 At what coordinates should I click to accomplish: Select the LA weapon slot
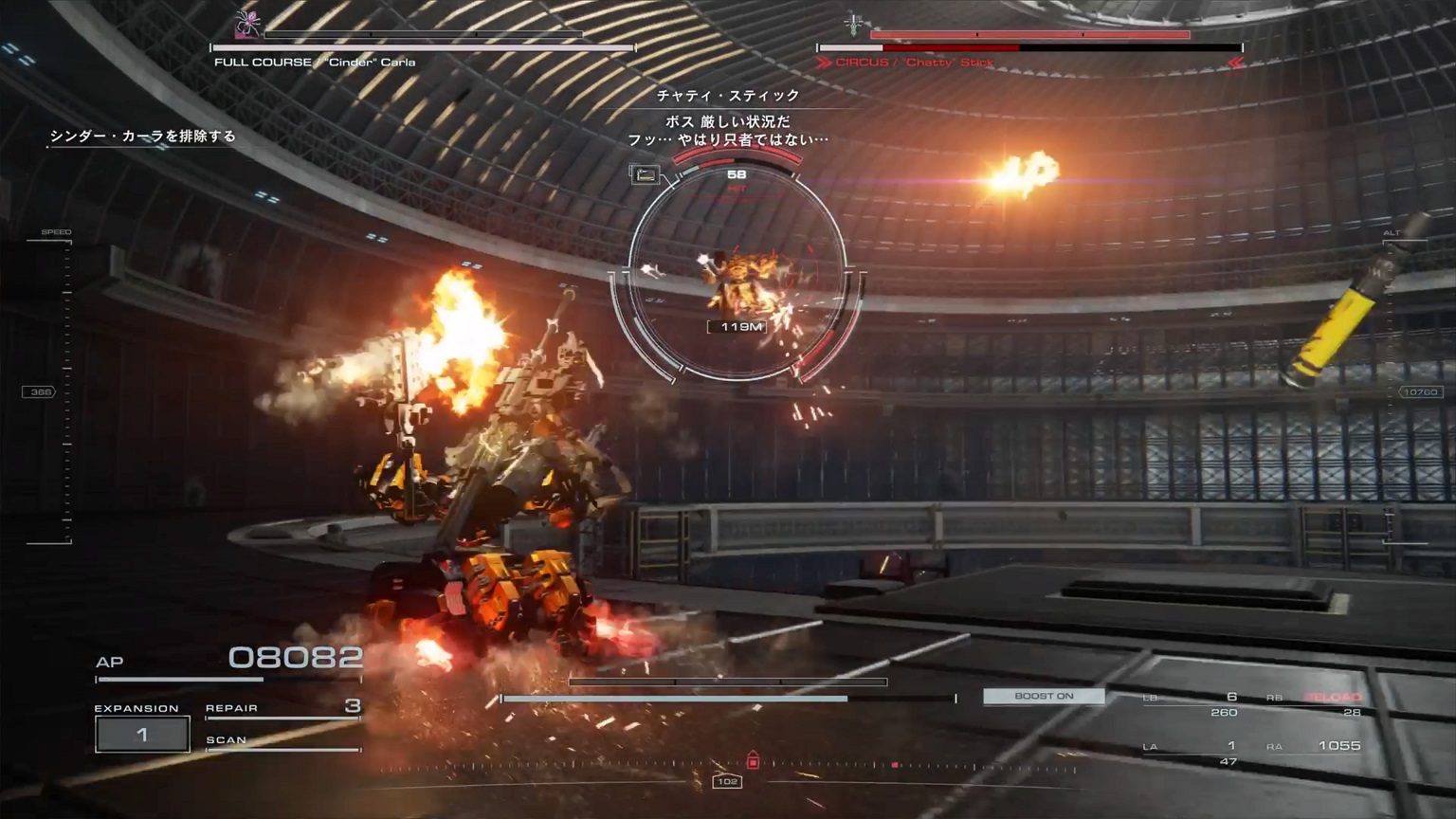[1192, 753]
